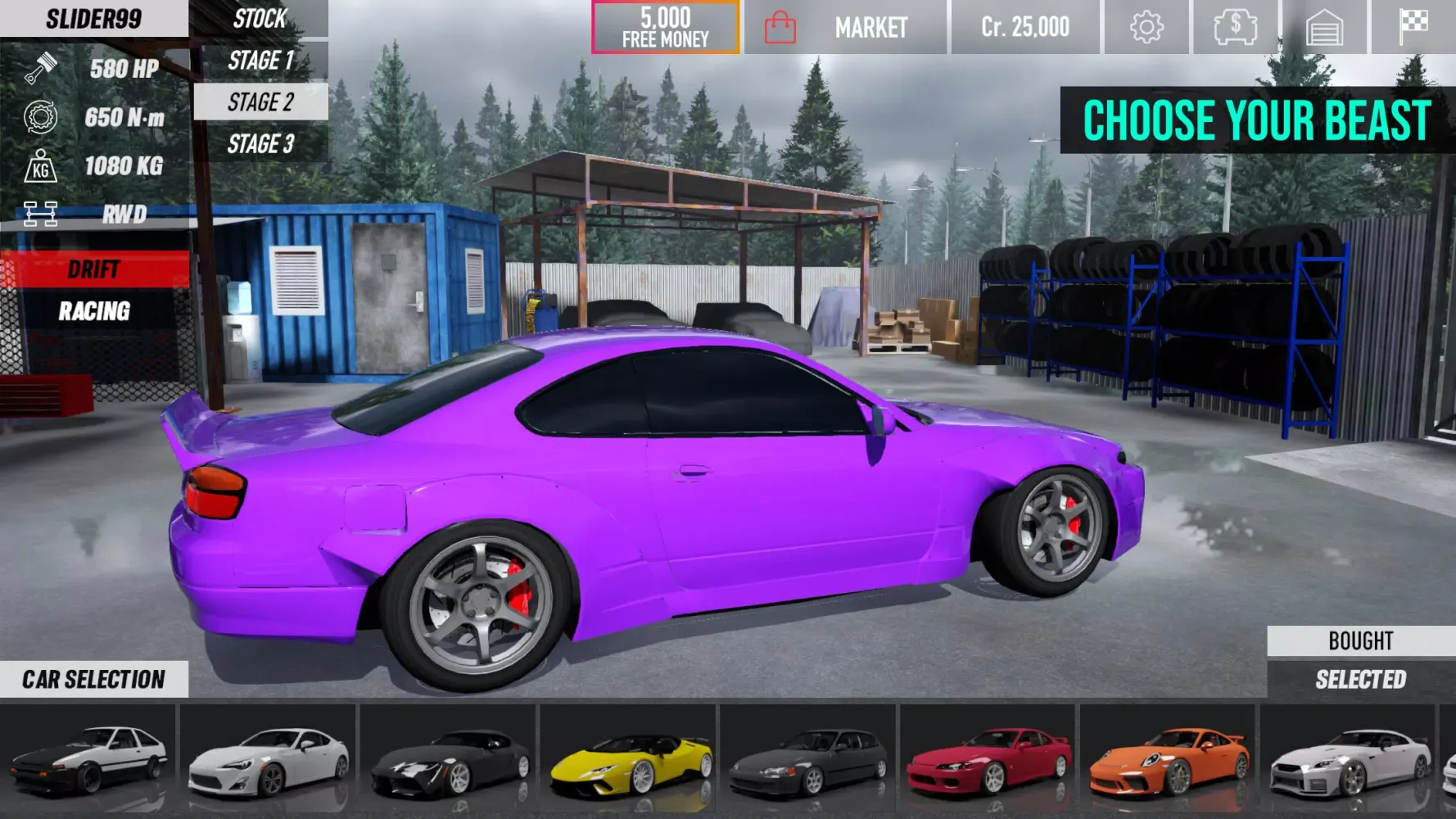This screenshot has height=819, width=1456.
Task: Open the garage icon
Action: pos(1327,25)
